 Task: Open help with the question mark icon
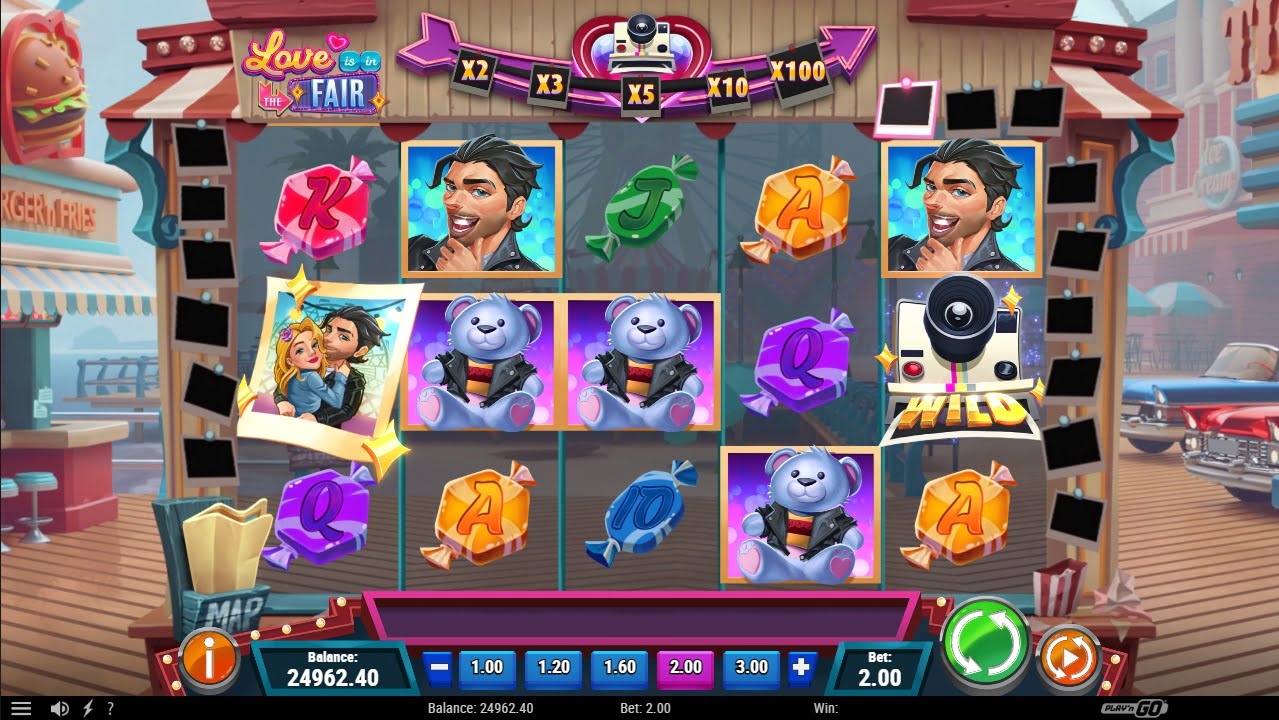pyautogui.click(x=110, y=708)
